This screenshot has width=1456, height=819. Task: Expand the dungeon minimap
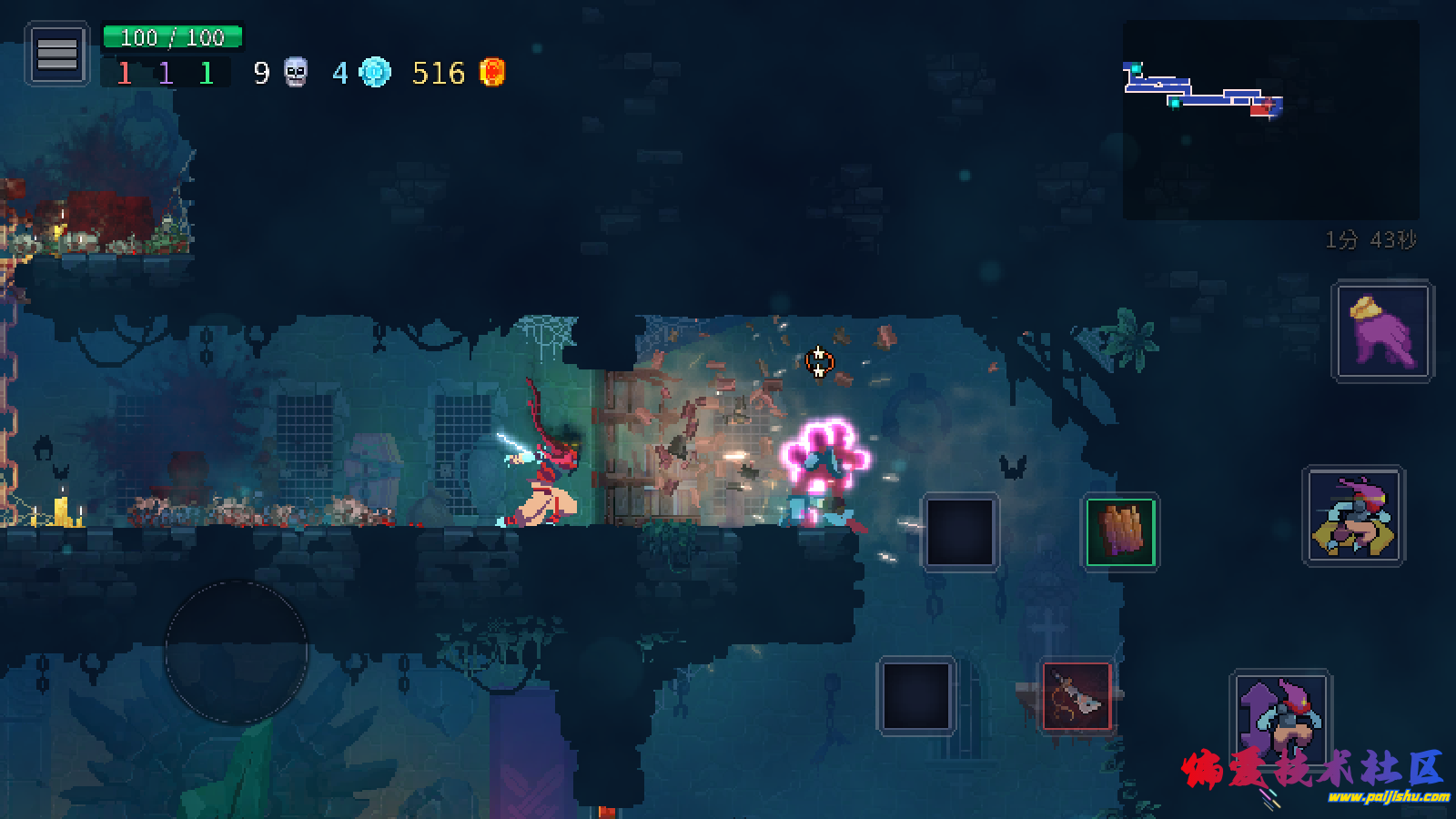point(1270,120)
